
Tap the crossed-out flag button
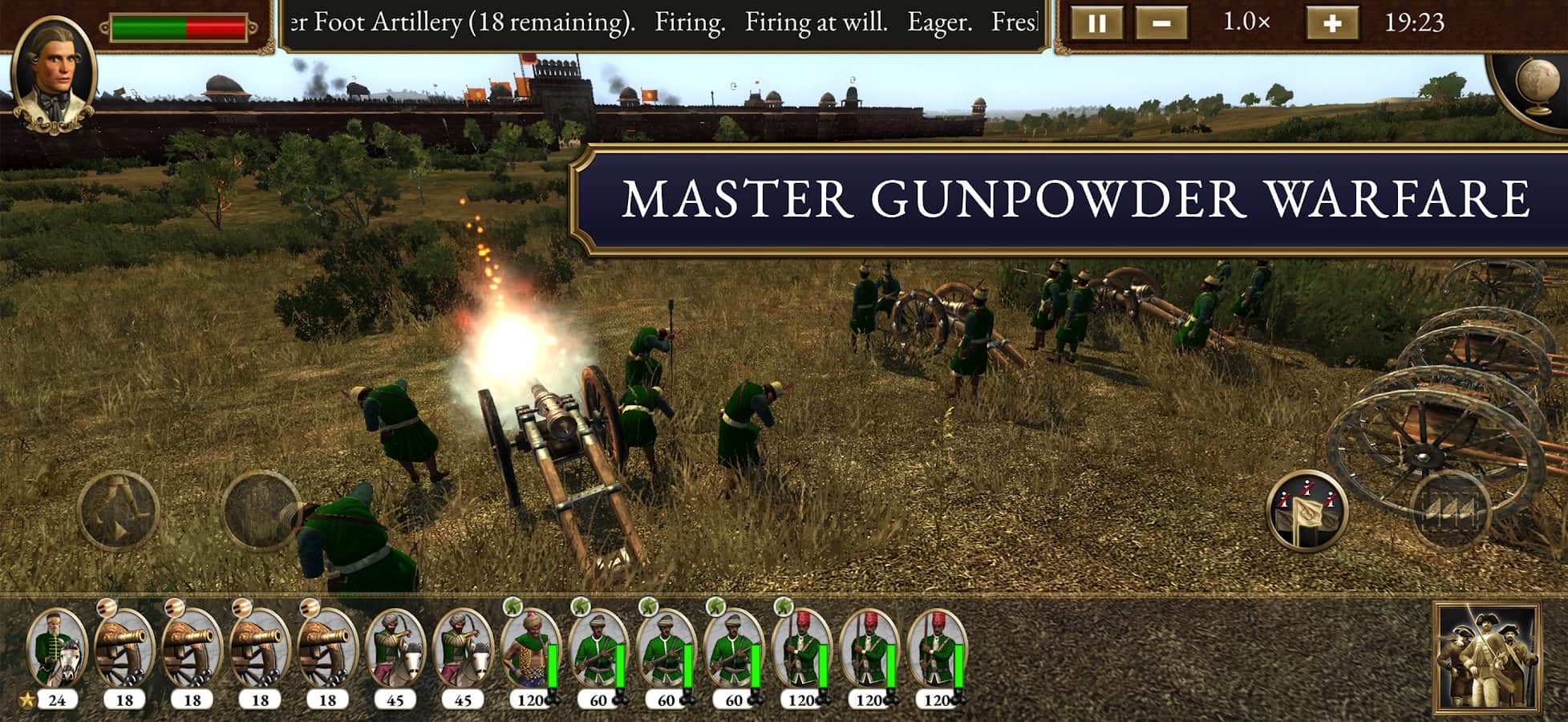pos(1307,511)
